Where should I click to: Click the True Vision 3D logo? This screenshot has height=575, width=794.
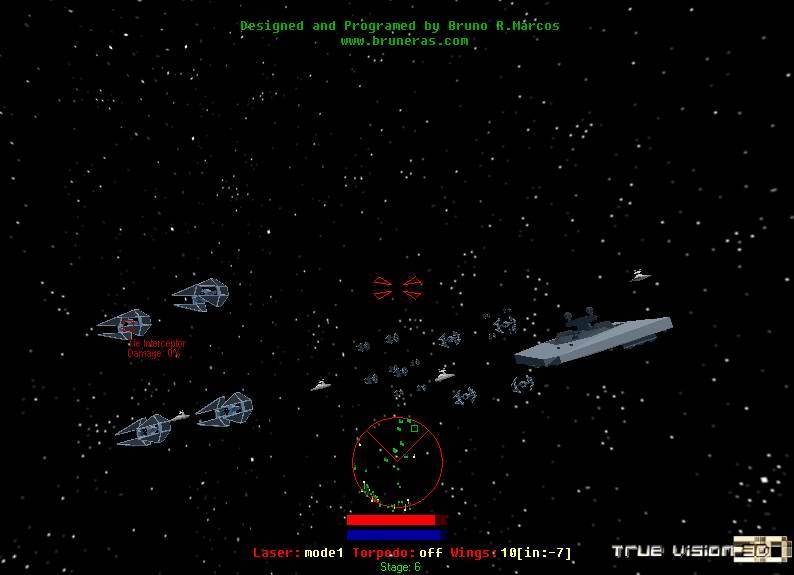[x=702, y=550]
